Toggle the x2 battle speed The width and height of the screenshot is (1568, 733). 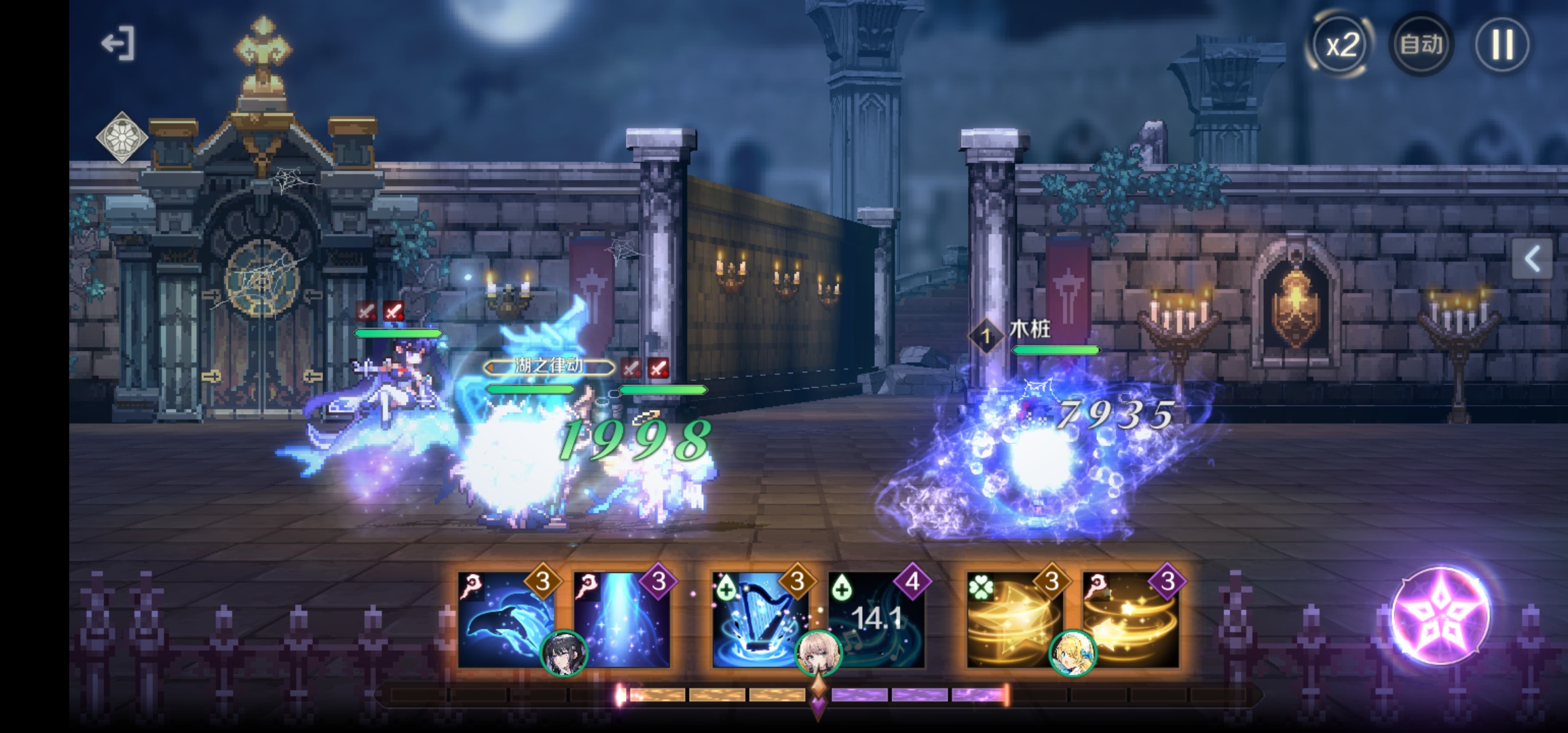pos(1341,45)
